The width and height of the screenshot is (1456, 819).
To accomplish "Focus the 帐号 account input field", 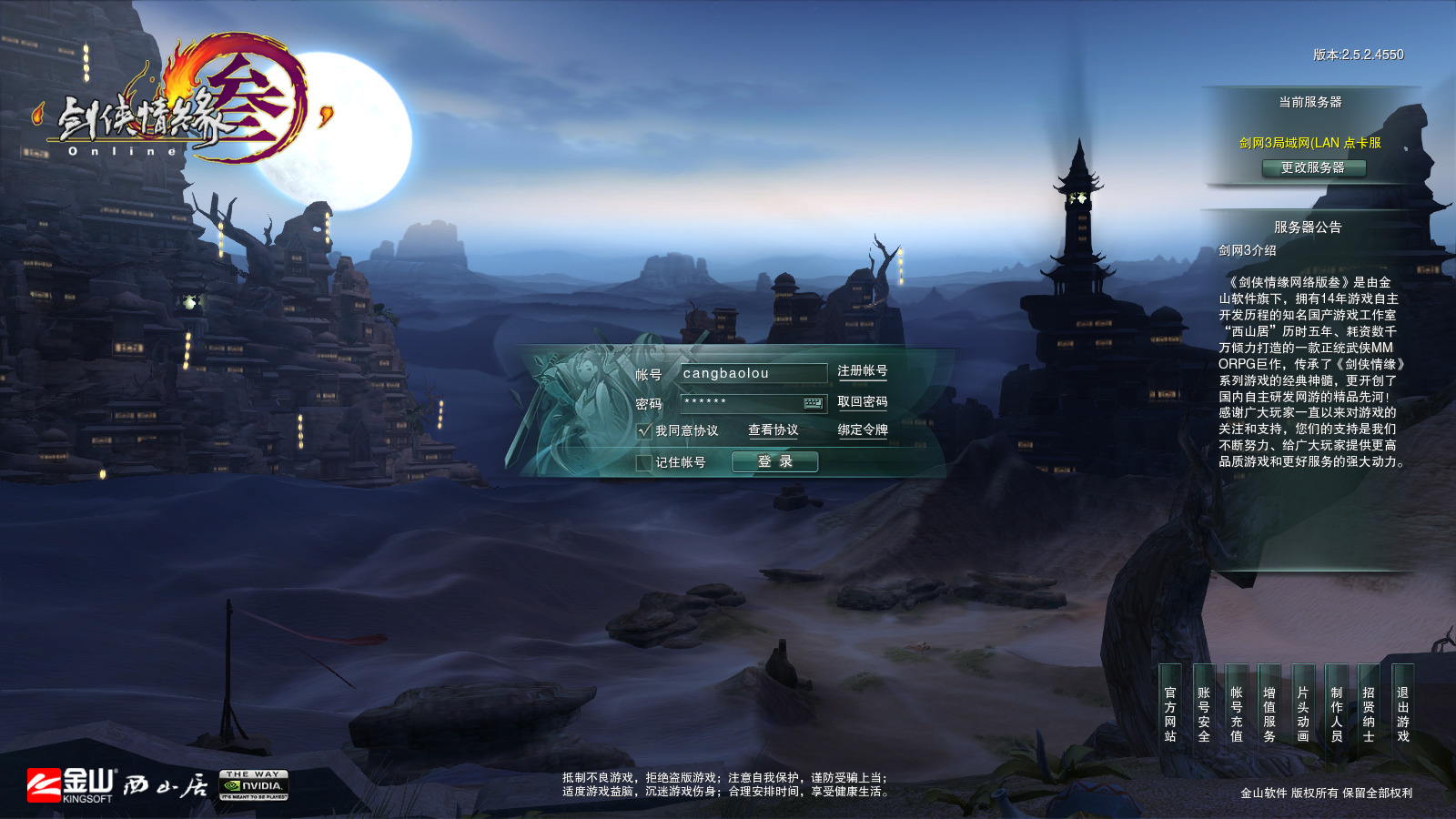I will pos(753,373).
